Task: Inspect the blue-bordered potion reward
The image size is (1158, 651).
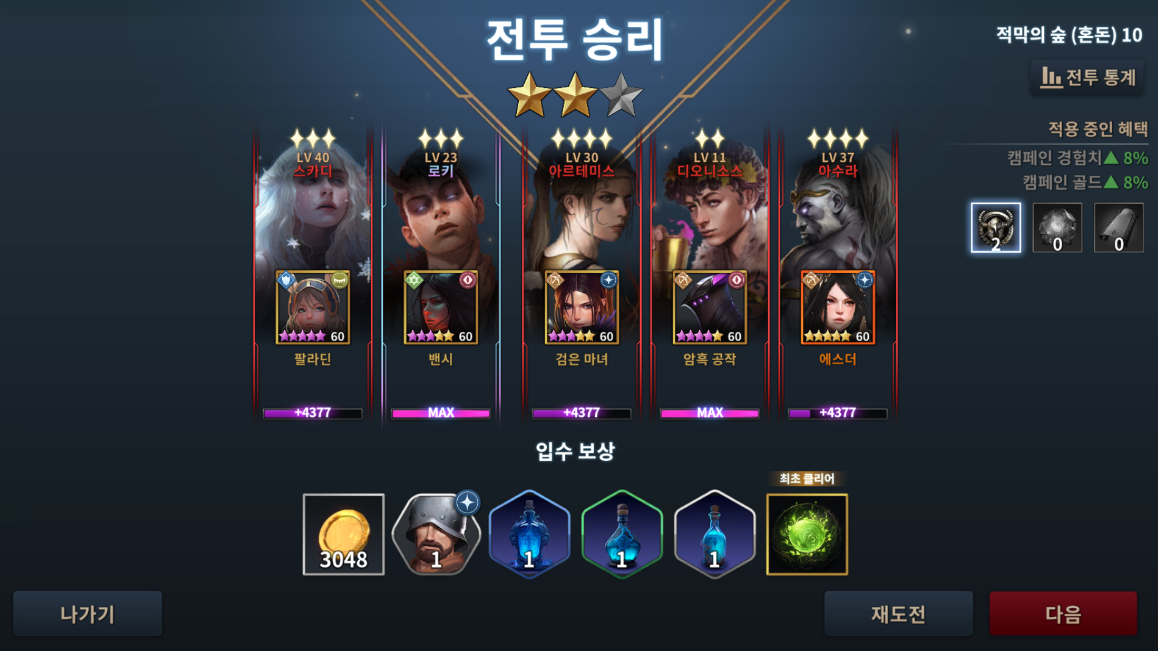Action: tap(529, 535)
